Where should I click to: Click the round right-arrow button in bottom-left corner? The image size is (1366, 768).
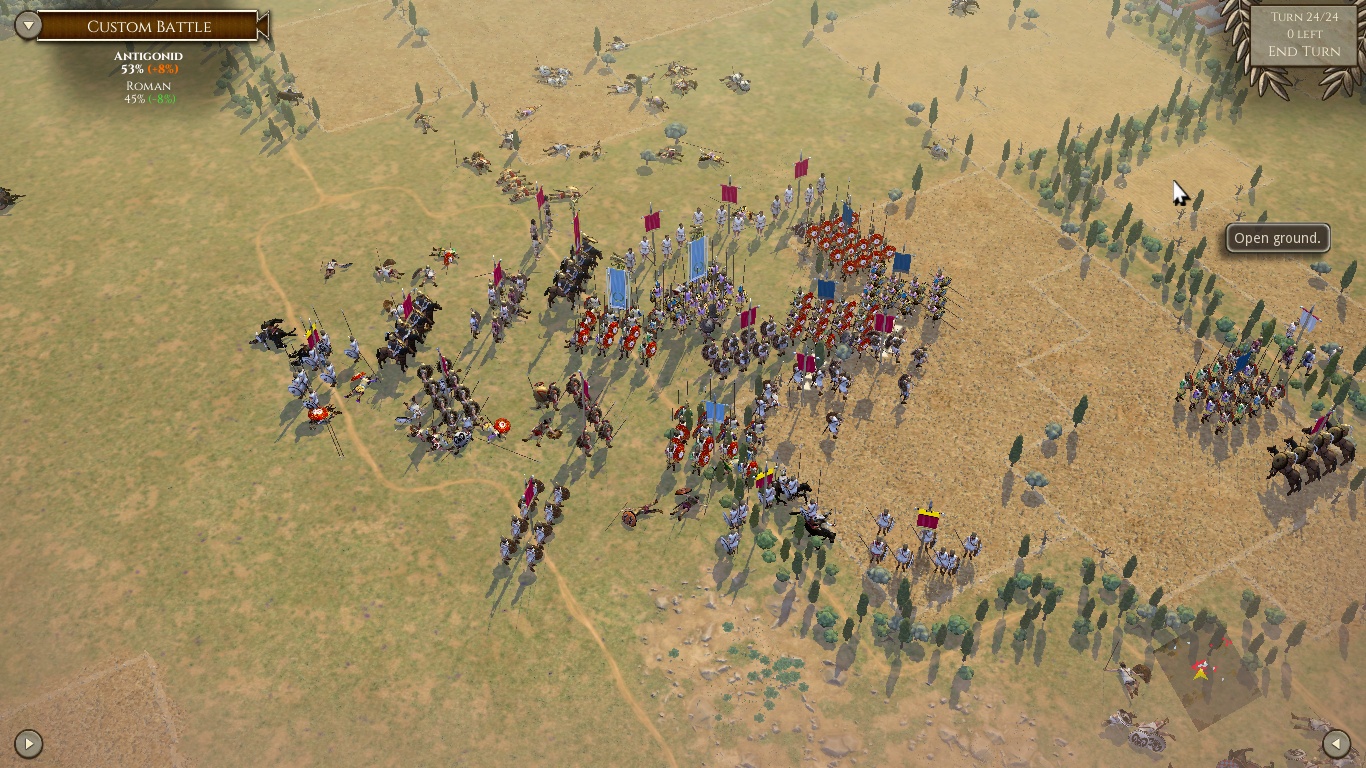[x=28, y=743]
